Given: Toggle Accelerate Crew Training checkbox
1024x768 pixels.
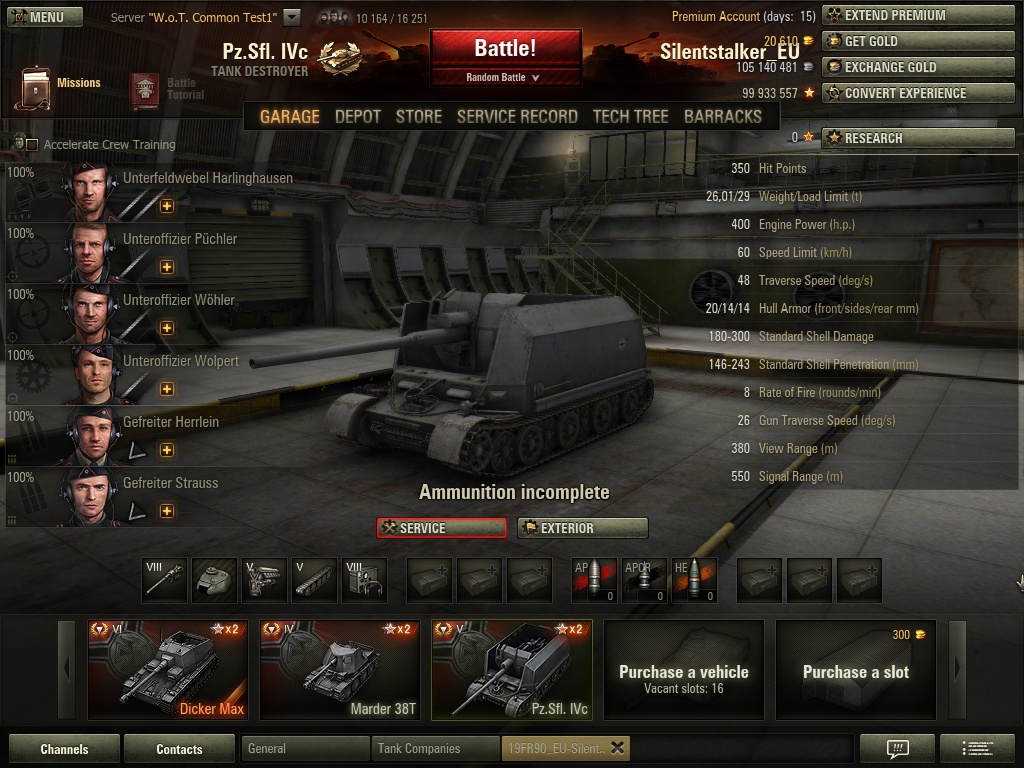Looking at the screenshot, I should [x=32, y=145].
